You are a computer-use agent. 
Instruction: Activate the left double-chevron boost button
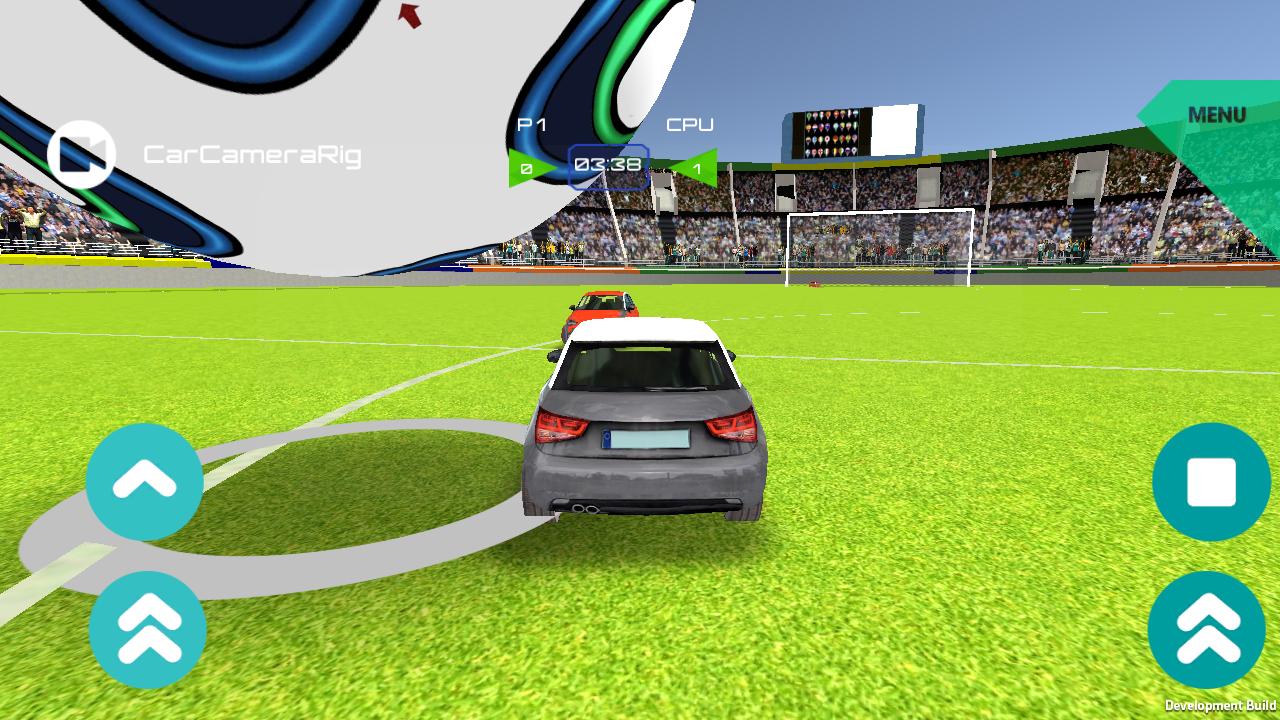point(148,632)
